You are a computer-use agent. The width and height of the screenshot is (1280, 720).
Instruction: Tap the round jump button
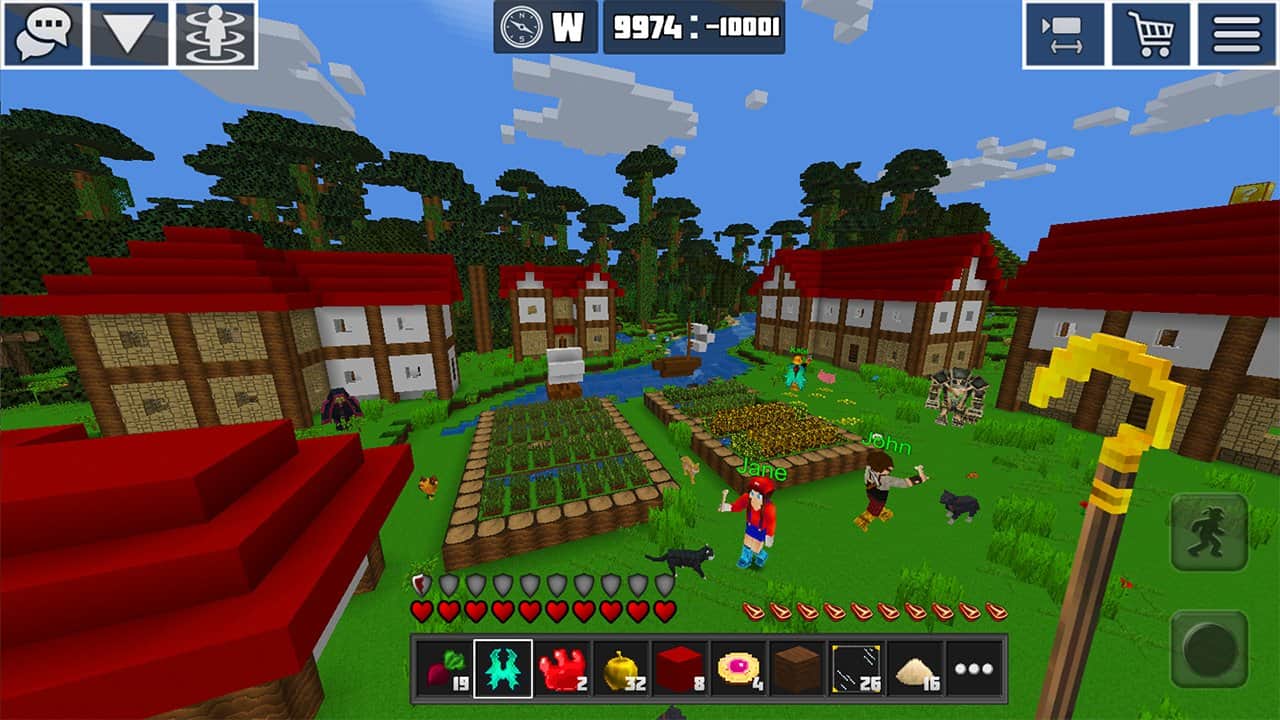click(1209, 650)
